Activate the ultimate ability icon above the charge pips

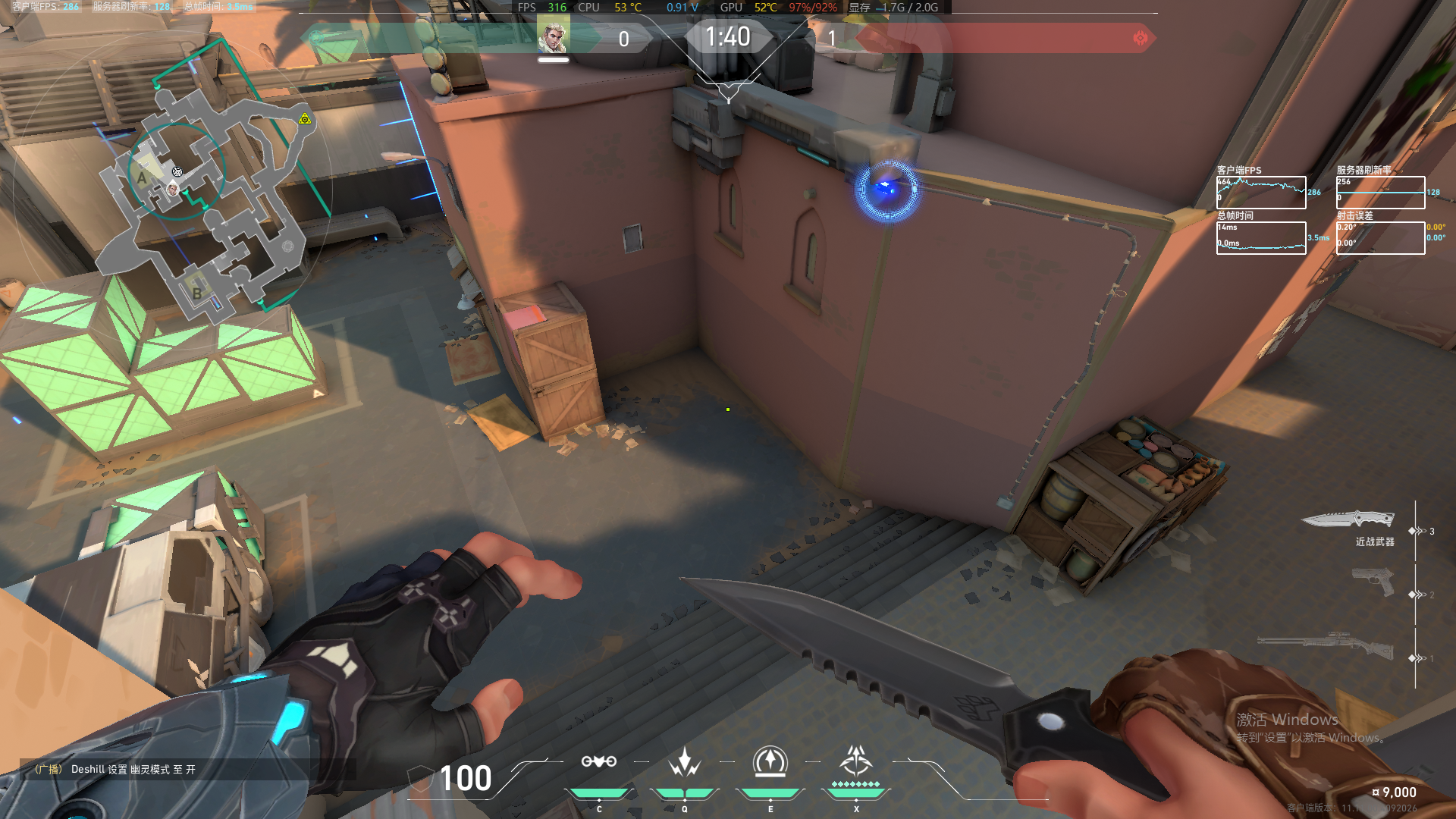click(x=856, y=760)
